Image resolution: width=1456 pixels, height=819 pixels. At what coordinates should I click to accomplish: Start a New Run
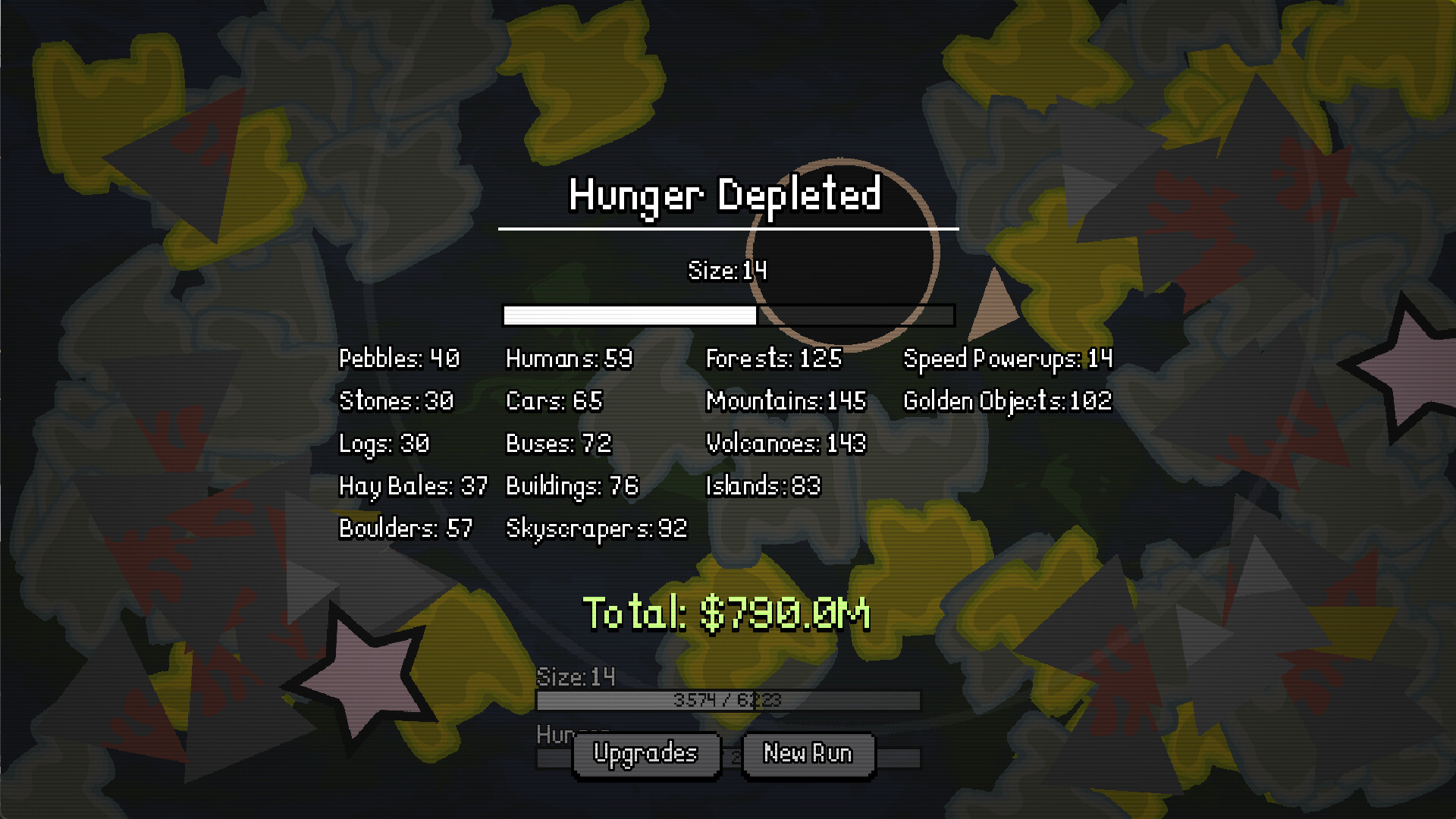tap(808, 753)
